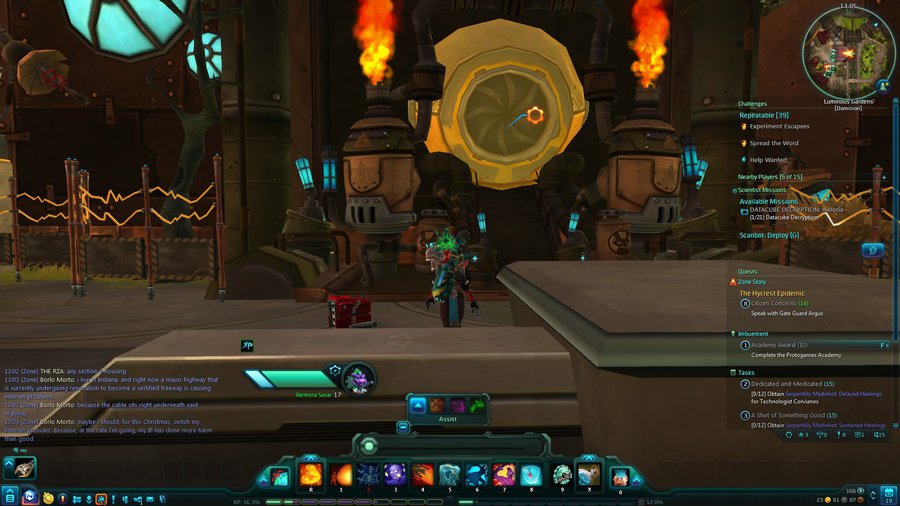The height and width of the screenshot is (506, 900).
Task: Click the blue speech bubble button under tracker
Action: [872, 250]
